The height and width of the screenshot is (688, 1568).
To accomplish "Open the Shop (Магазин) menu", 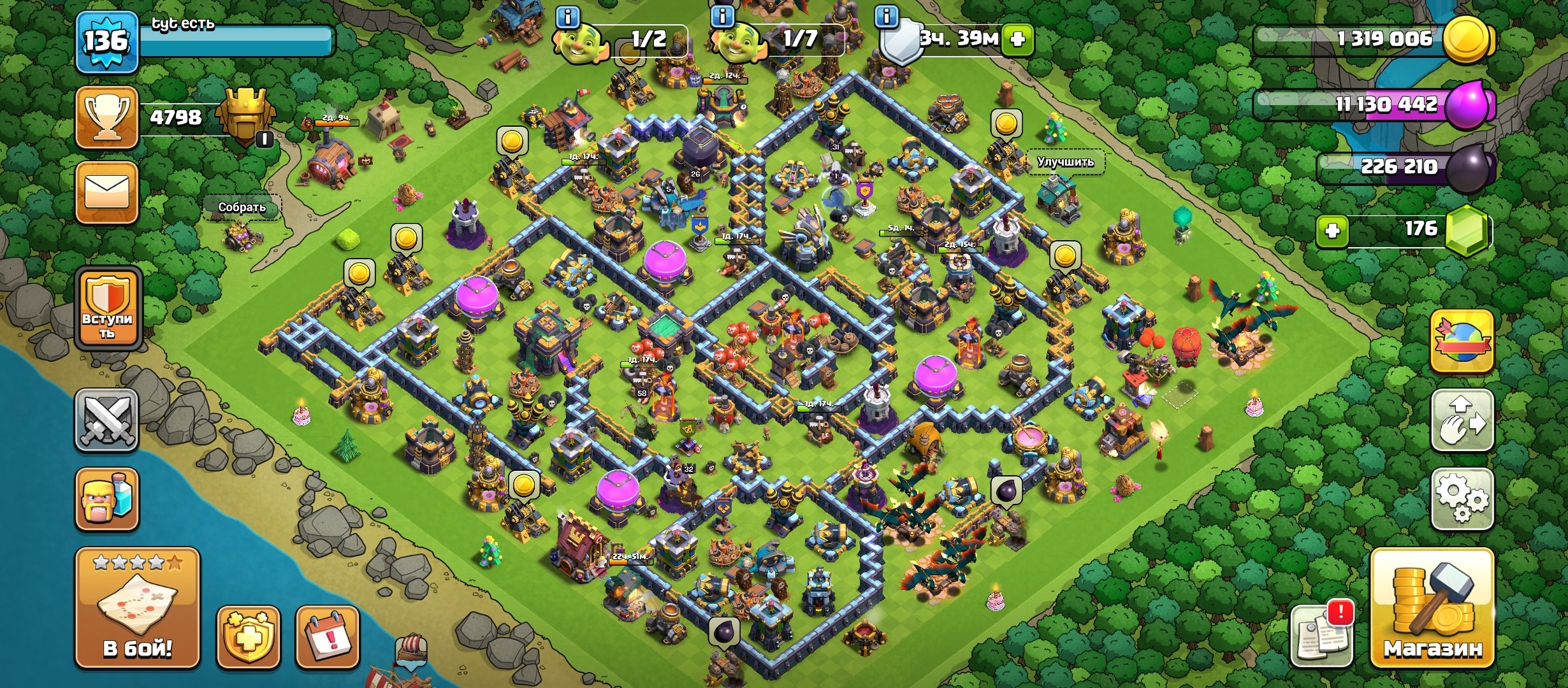I will pyautogui.click(x=1432, y=608).
